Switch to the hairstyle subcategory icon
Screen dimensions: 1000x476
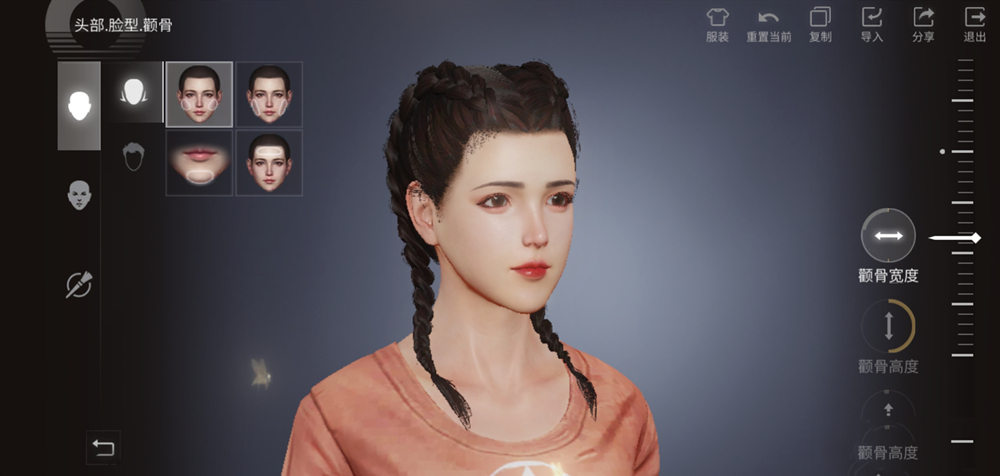pos(133,156)
